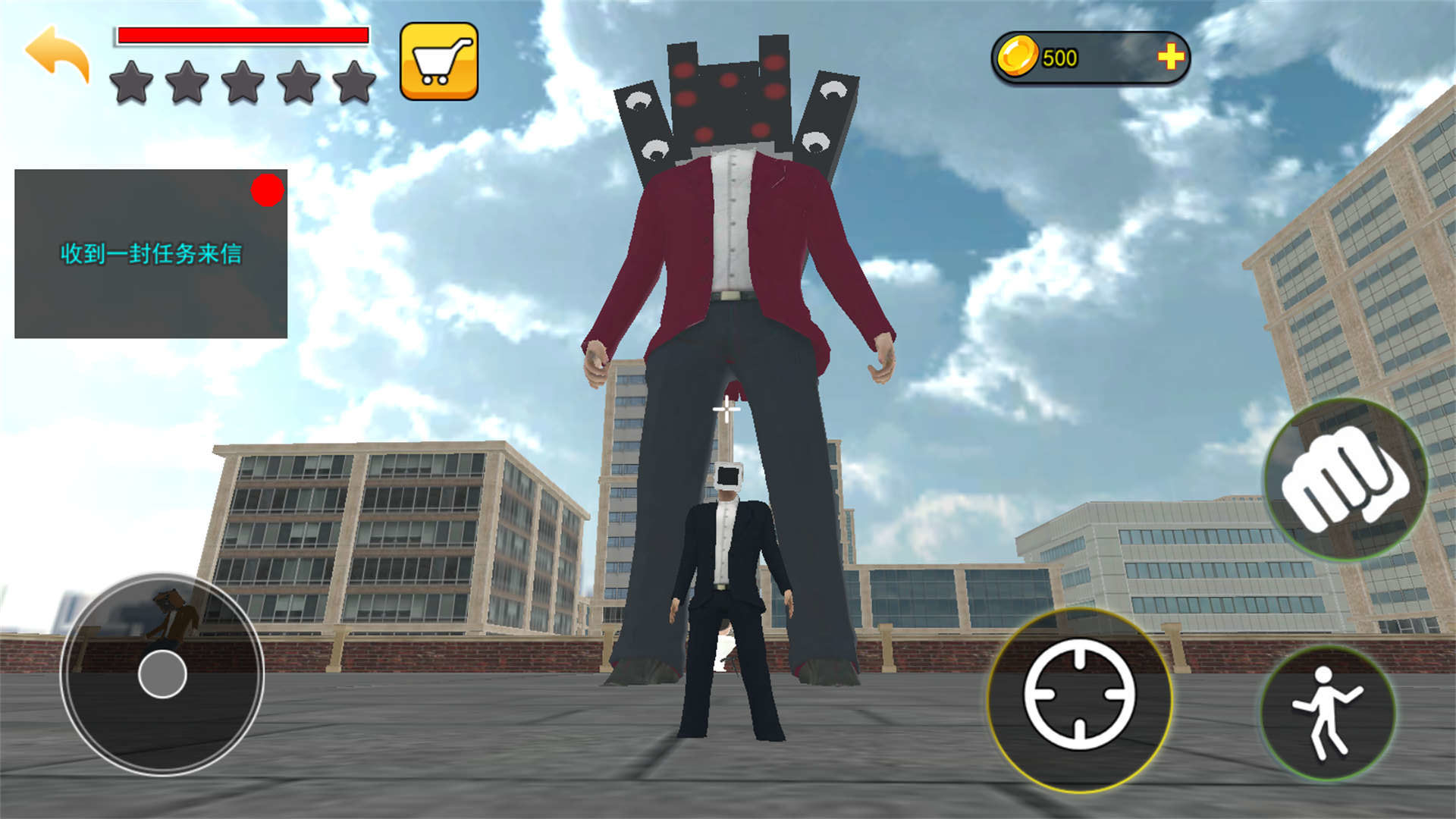Activate the crosshair aim button
Viewport: 1456px width, 819px height.
[x=1079, y=697]
